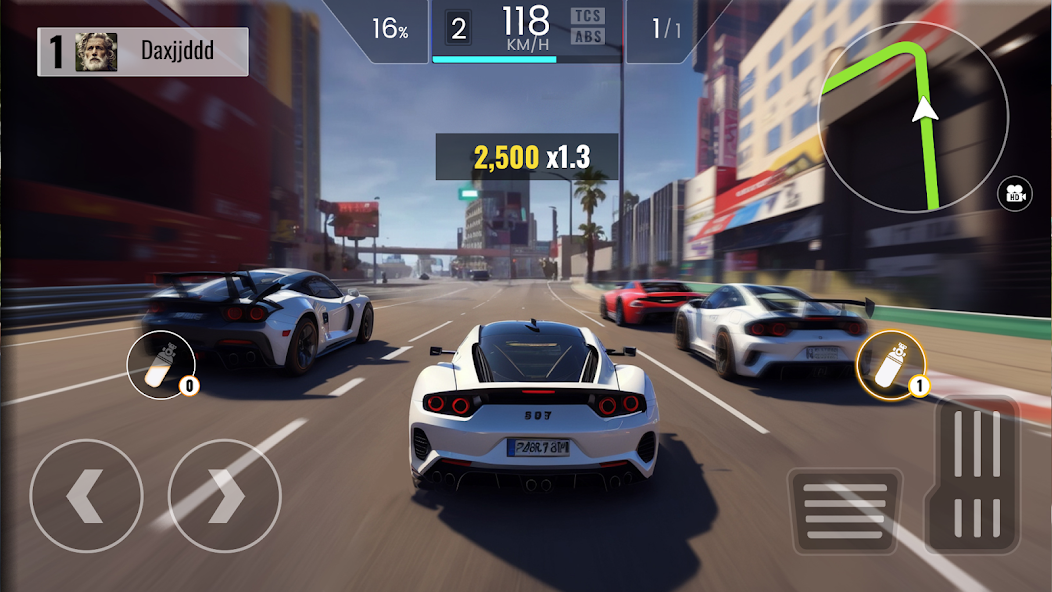Use the nitro bottle showing 0
This screenshot has height=592, width=1052.
pyautogui.click(x=162, y=365)
